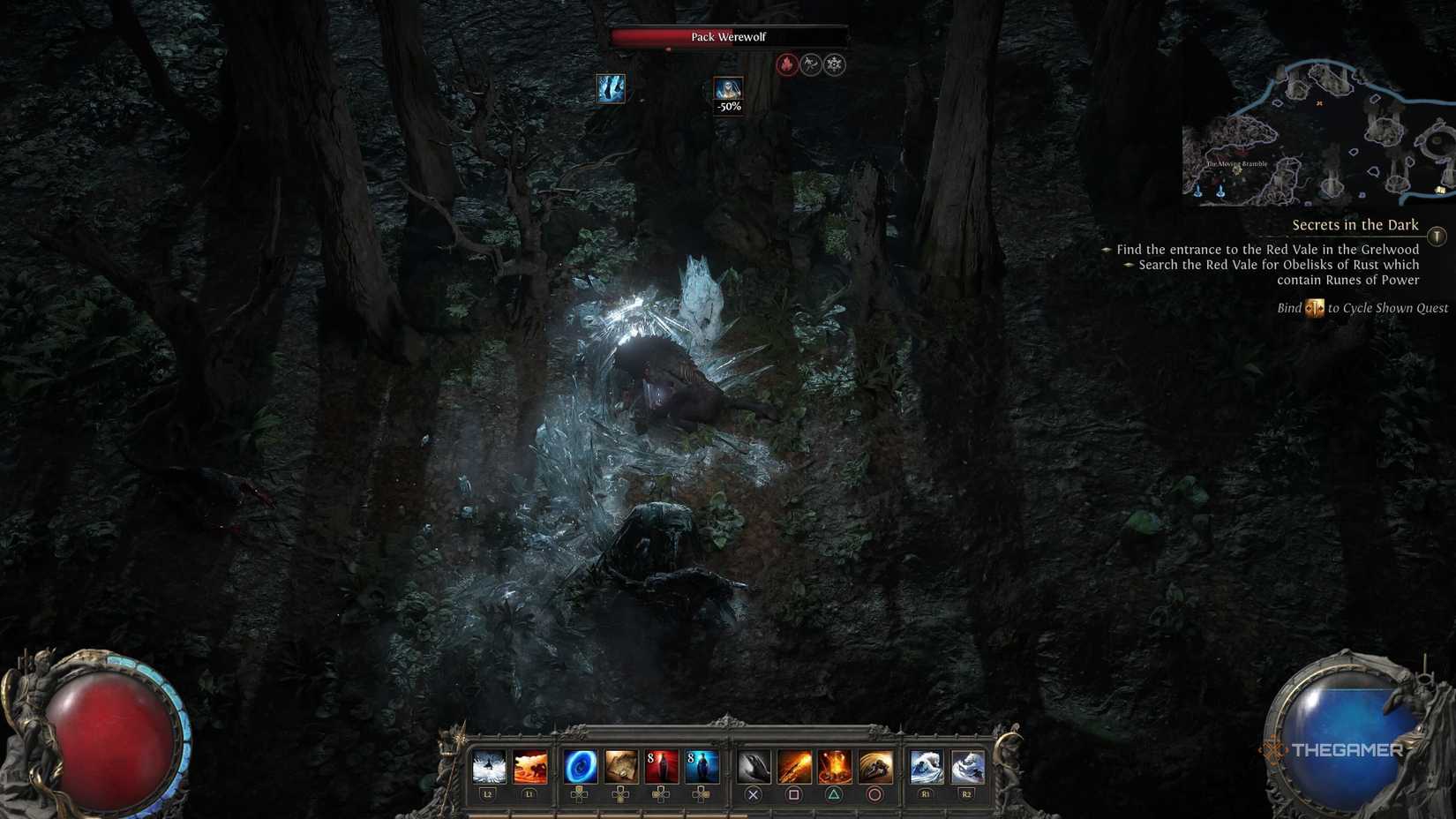Inspect the frost buff icon below the health bar
This screenshot has height=819, width=1456.
point(612,88)
